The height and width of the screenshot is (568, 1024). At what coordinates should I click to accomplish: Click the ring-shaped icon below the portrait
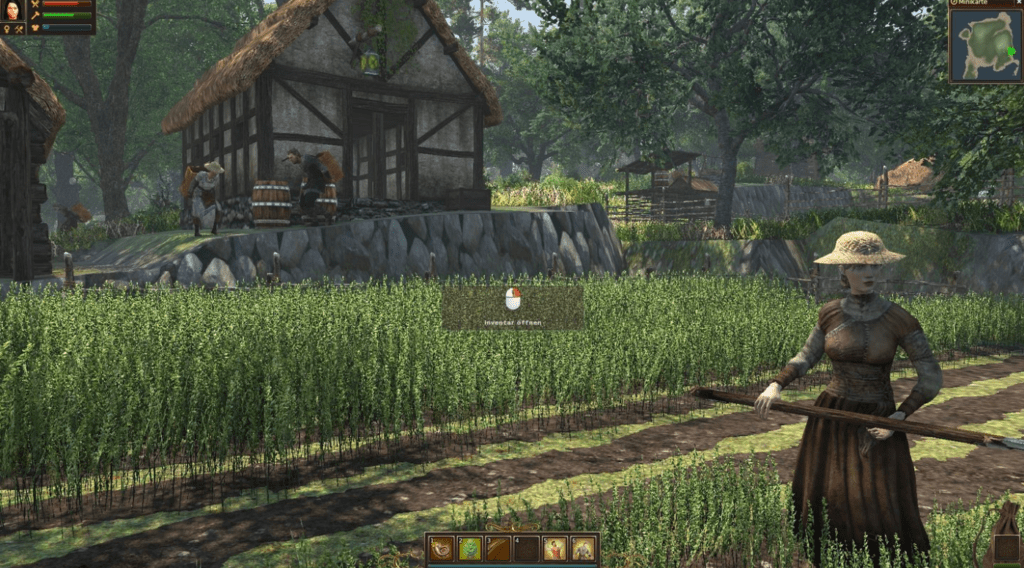click(x=6, y=29)
